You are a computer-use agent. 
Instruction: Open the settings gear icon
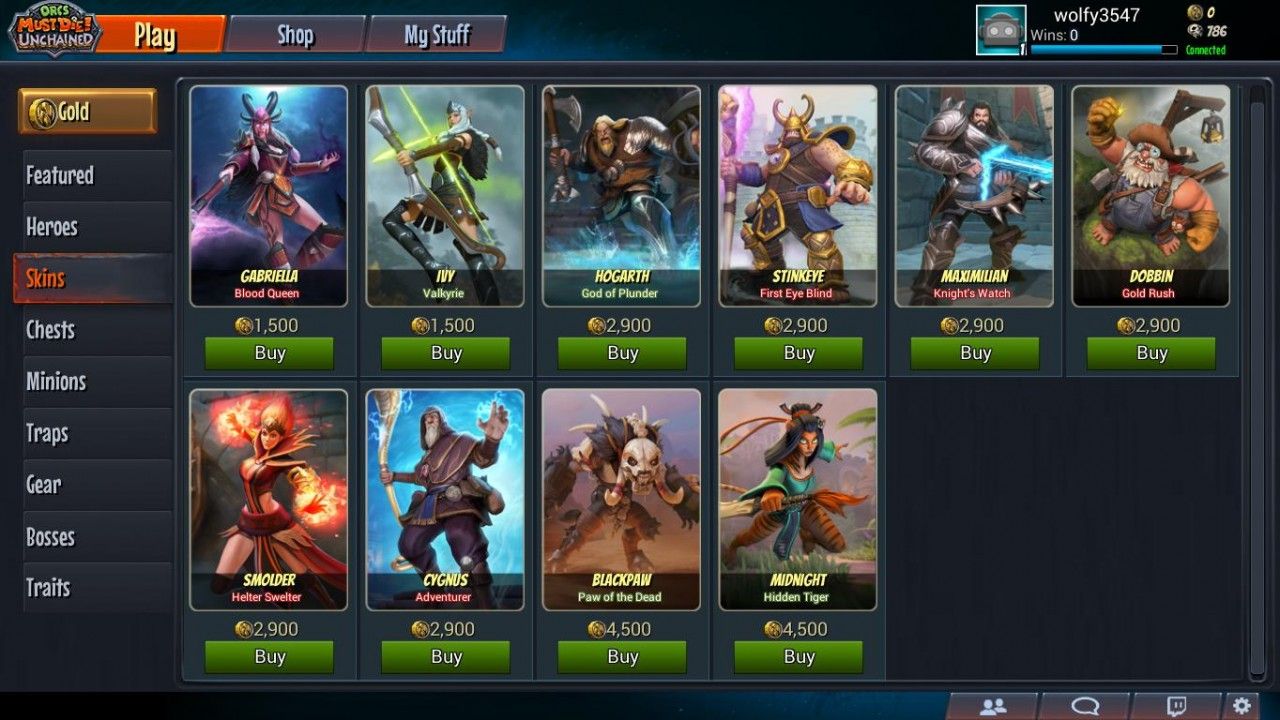click(x=1240, y=704)
